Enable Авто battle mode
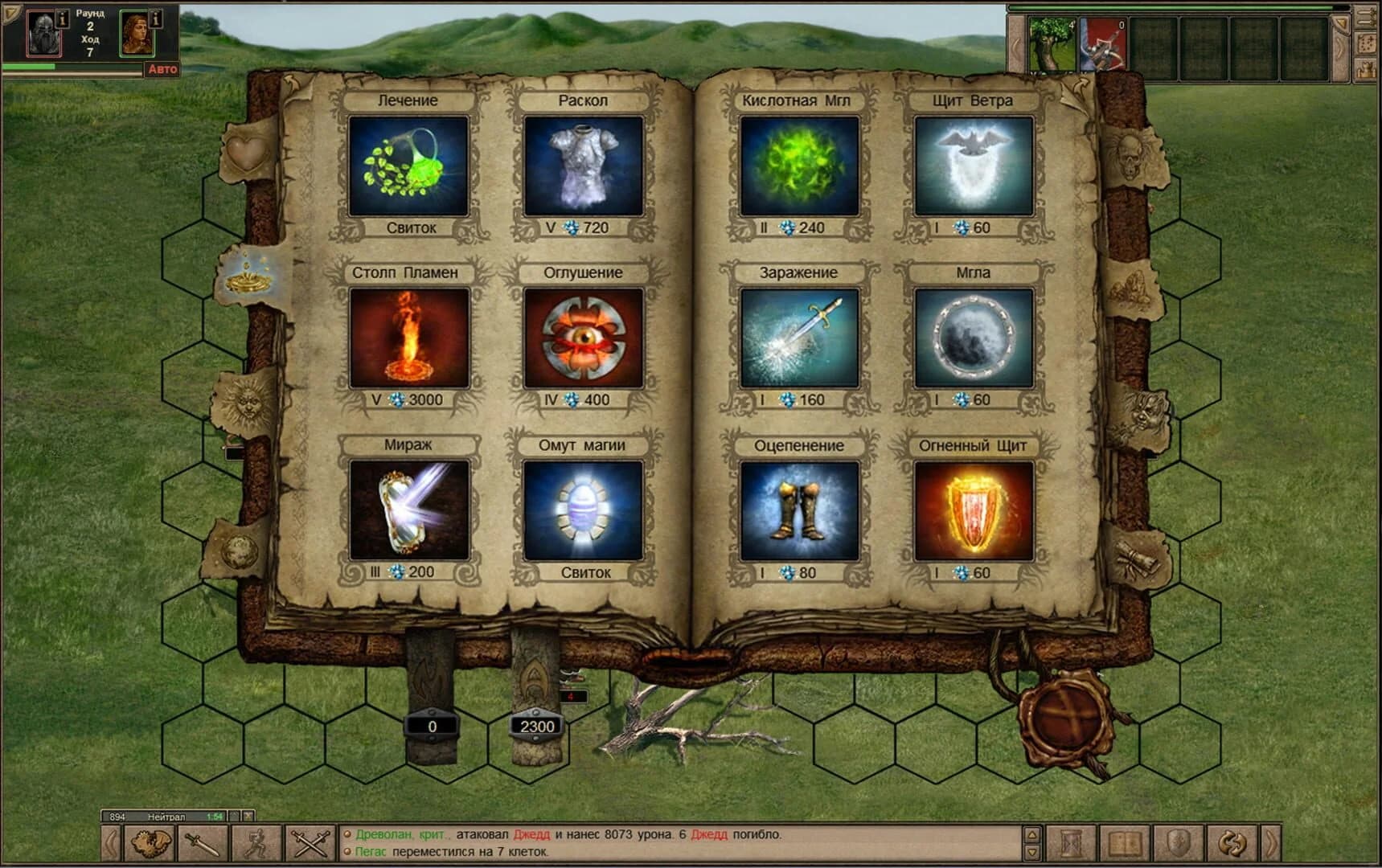The height and width of the screenshot is (868, 1382). pyautogui.click(x=162, y=68)
